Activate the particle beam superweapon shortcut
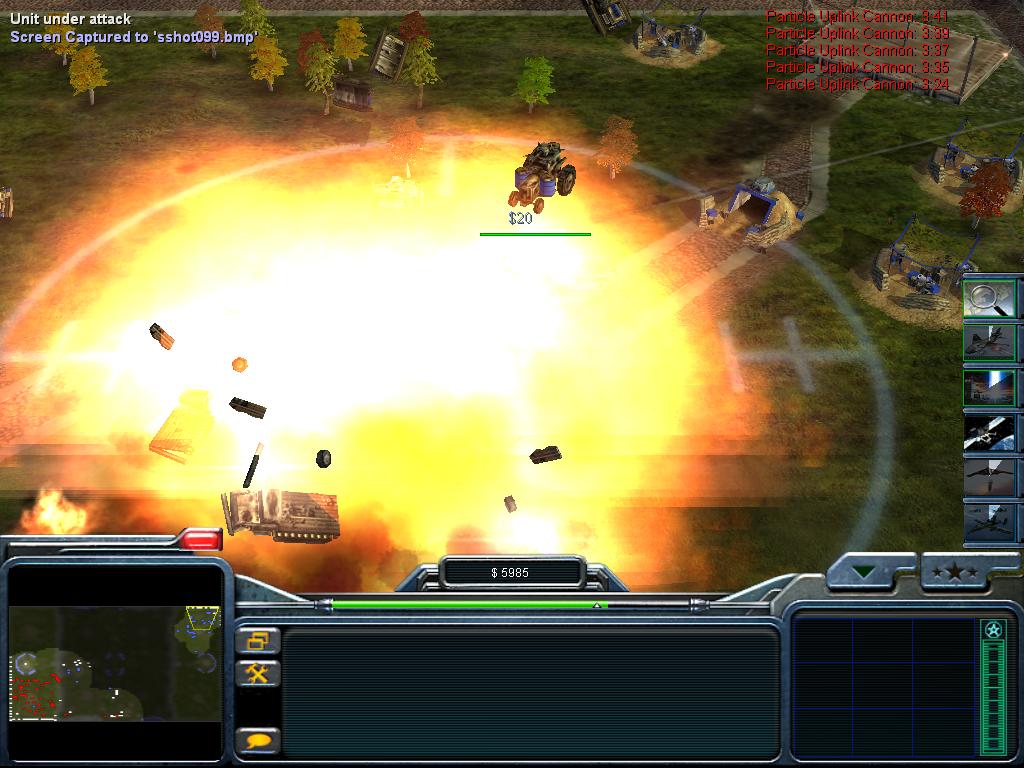Screen dimensions: 1024x768 [x=989, y=388]
